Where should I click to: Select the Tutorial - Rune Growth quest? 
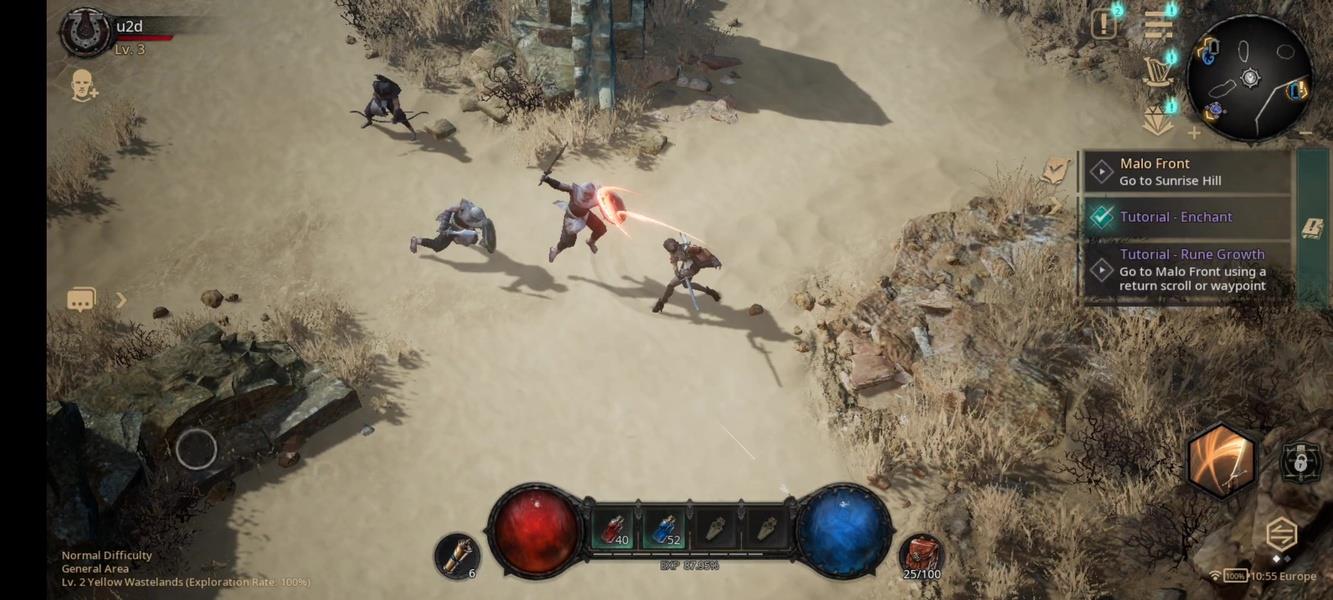[x=1186, y=270]
